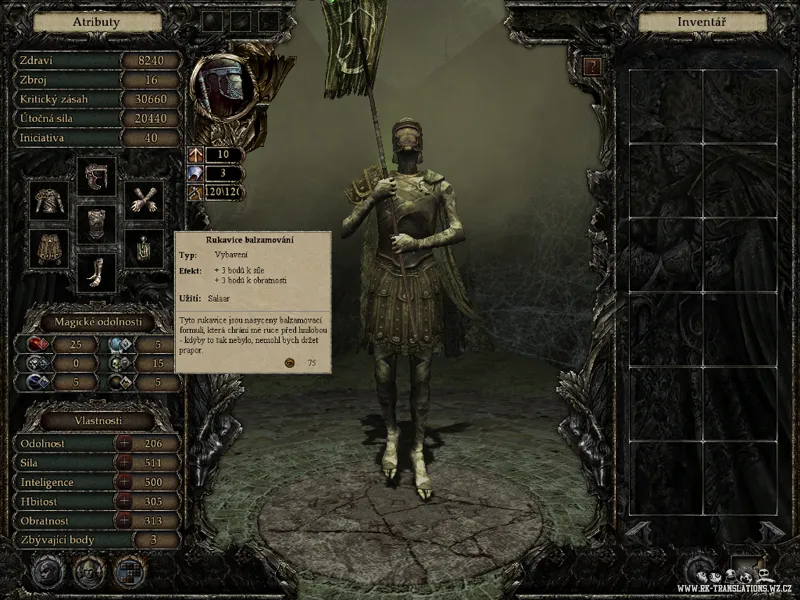
Task: Add a point to Odolnost
Action: [124, 443]
